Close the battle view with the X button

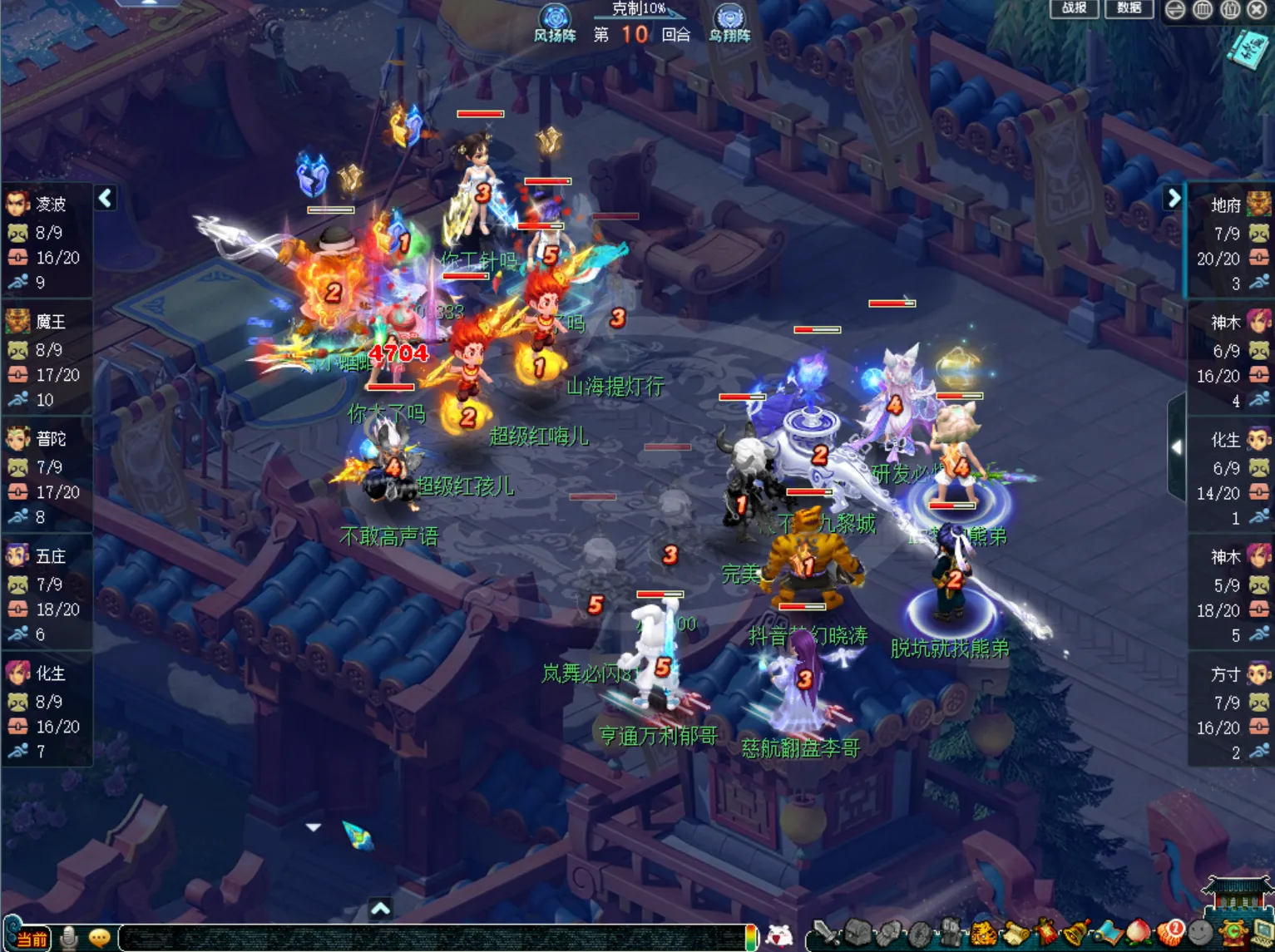(x=1258, y=10)
